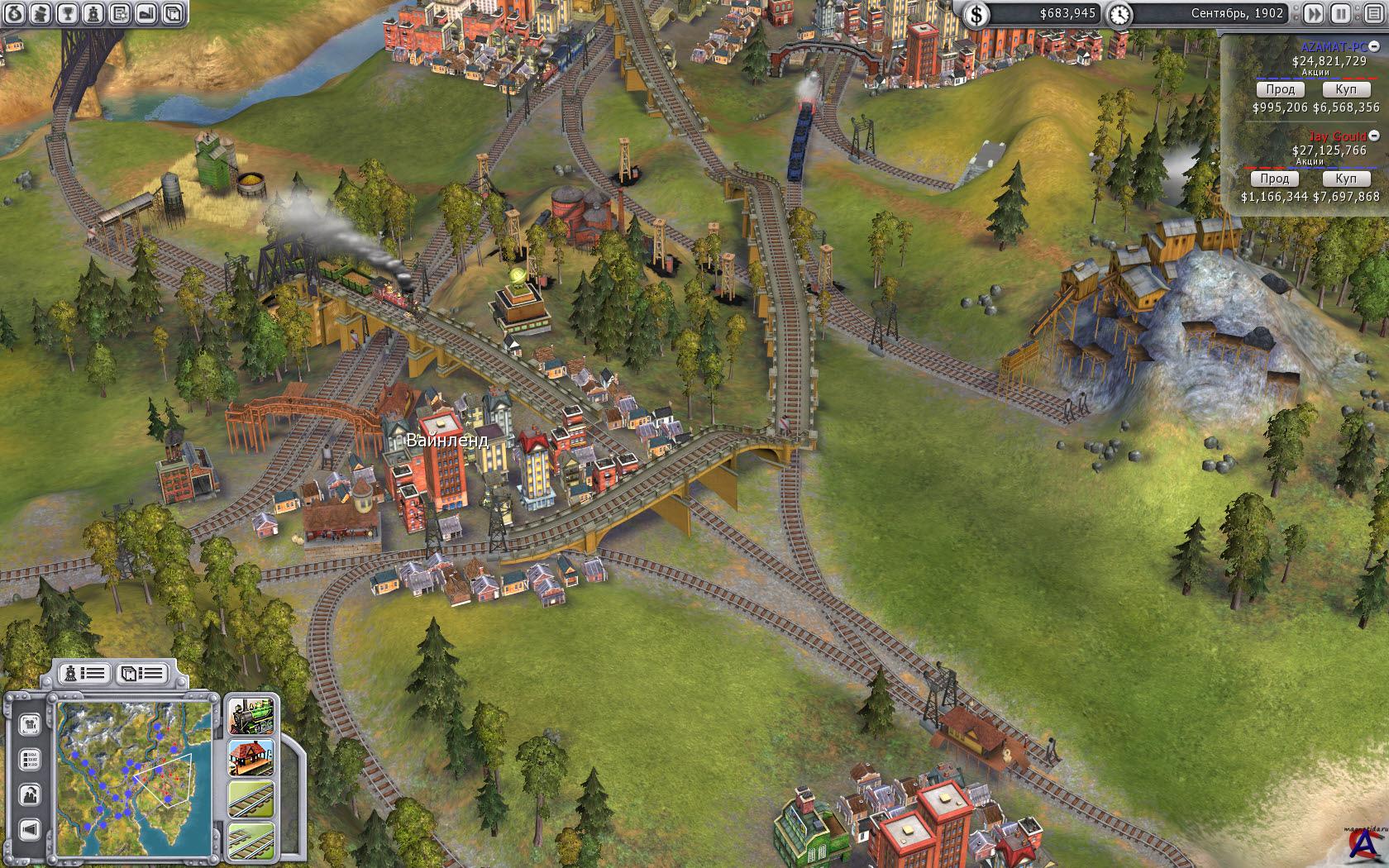Buy Jay Gould stock with Куп
This screenshot has height=868, width=1389.
point(1345,179)
